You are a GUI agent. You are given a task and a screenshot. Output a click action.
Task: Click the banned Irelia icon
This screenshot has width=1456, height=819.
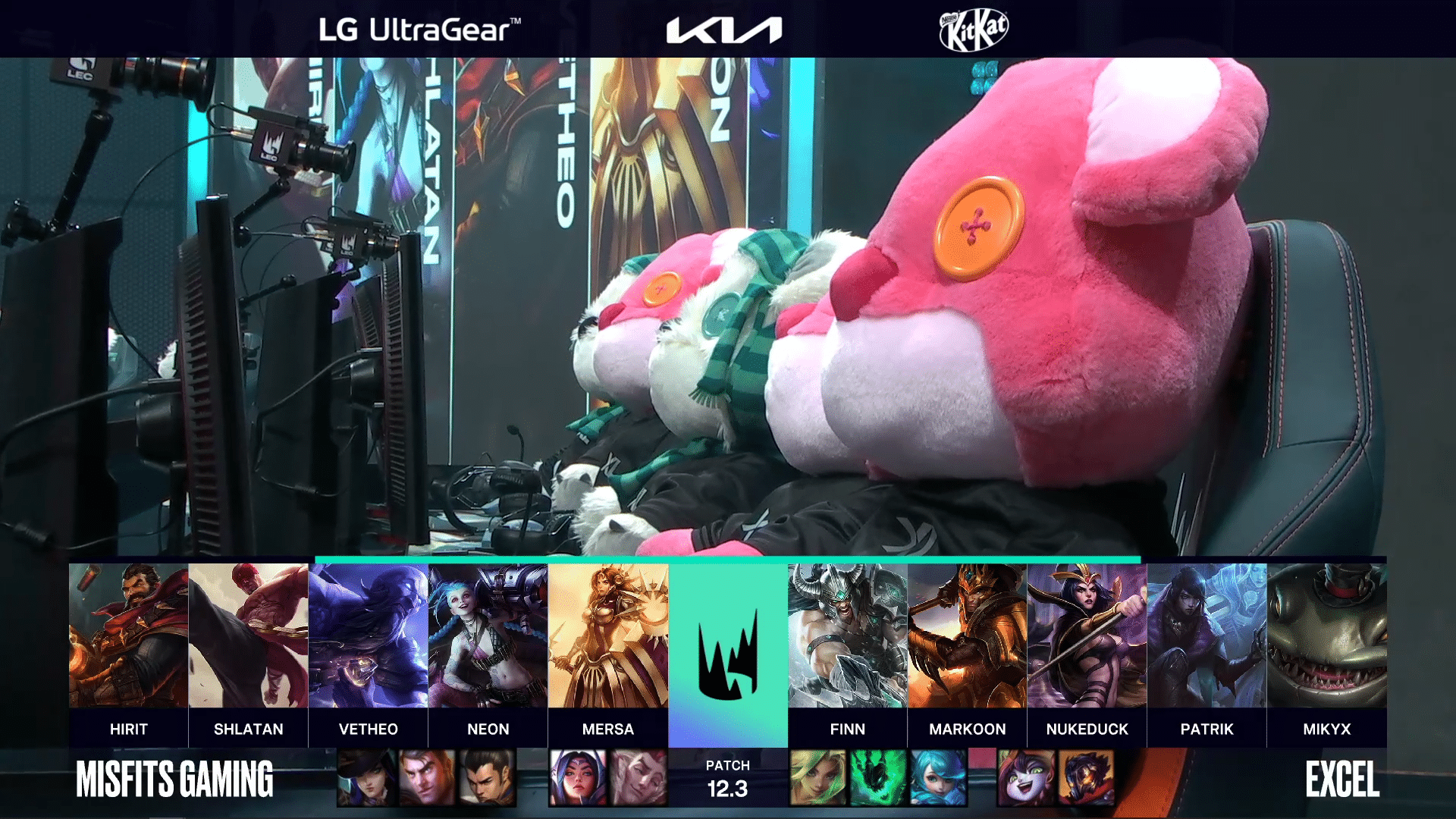(578, 777)
